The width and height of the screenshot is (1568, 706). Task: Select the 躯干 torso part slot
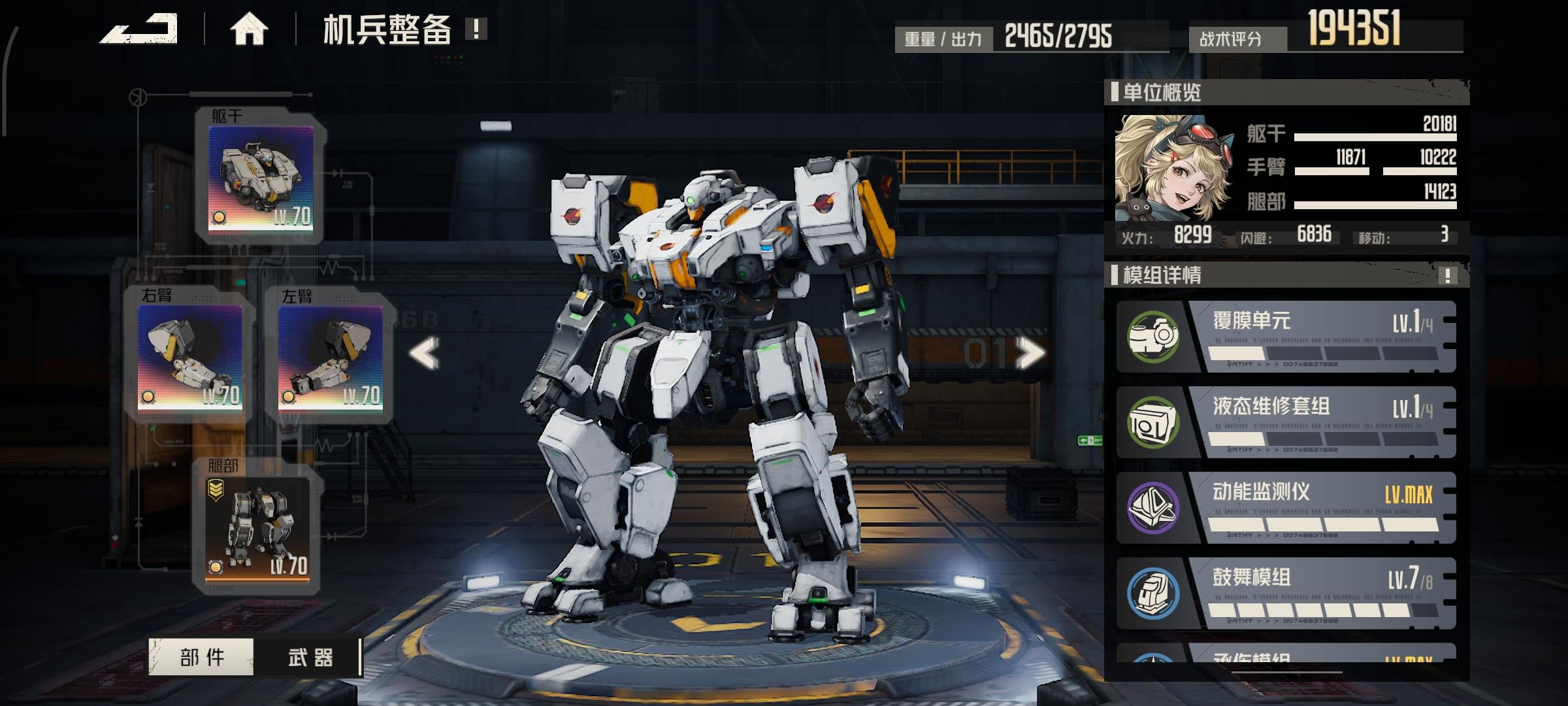click(261, 178)
